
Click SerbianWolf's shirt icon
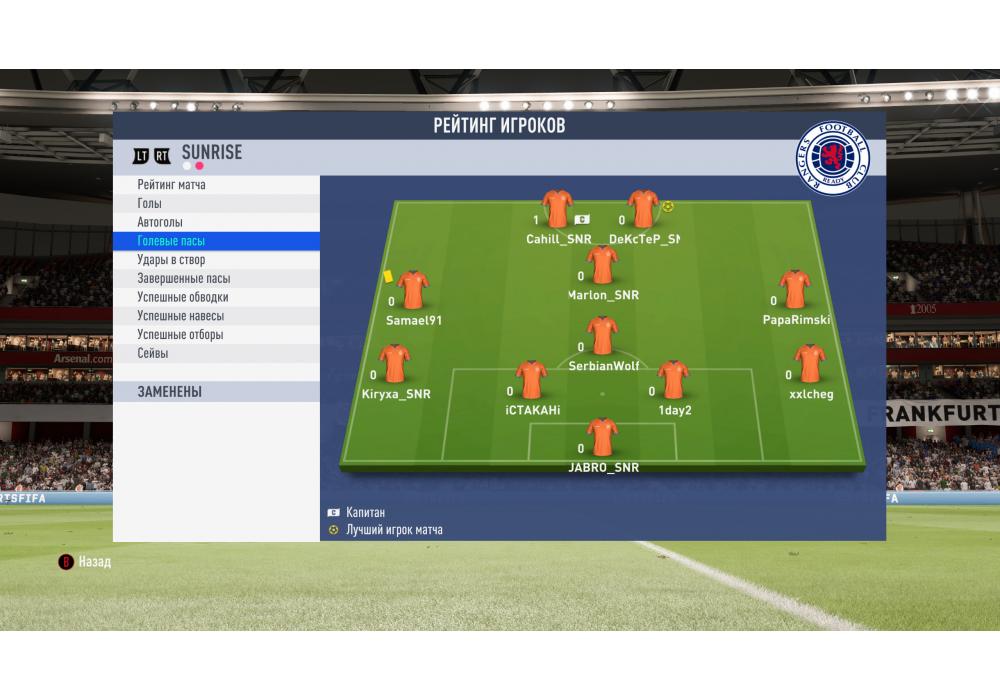point(602,337)
